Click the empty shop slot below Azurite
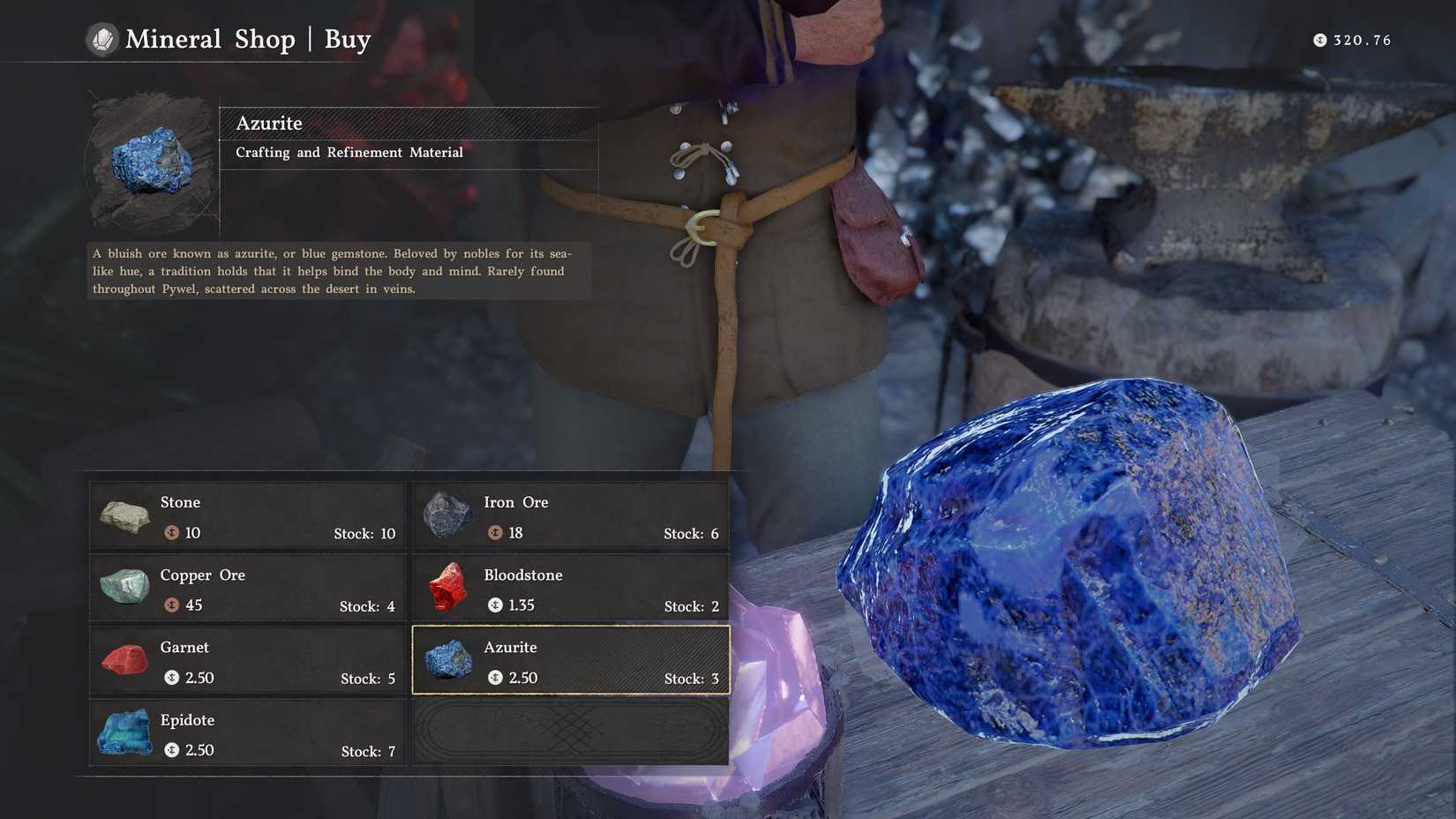 click(x=569, y=733)
